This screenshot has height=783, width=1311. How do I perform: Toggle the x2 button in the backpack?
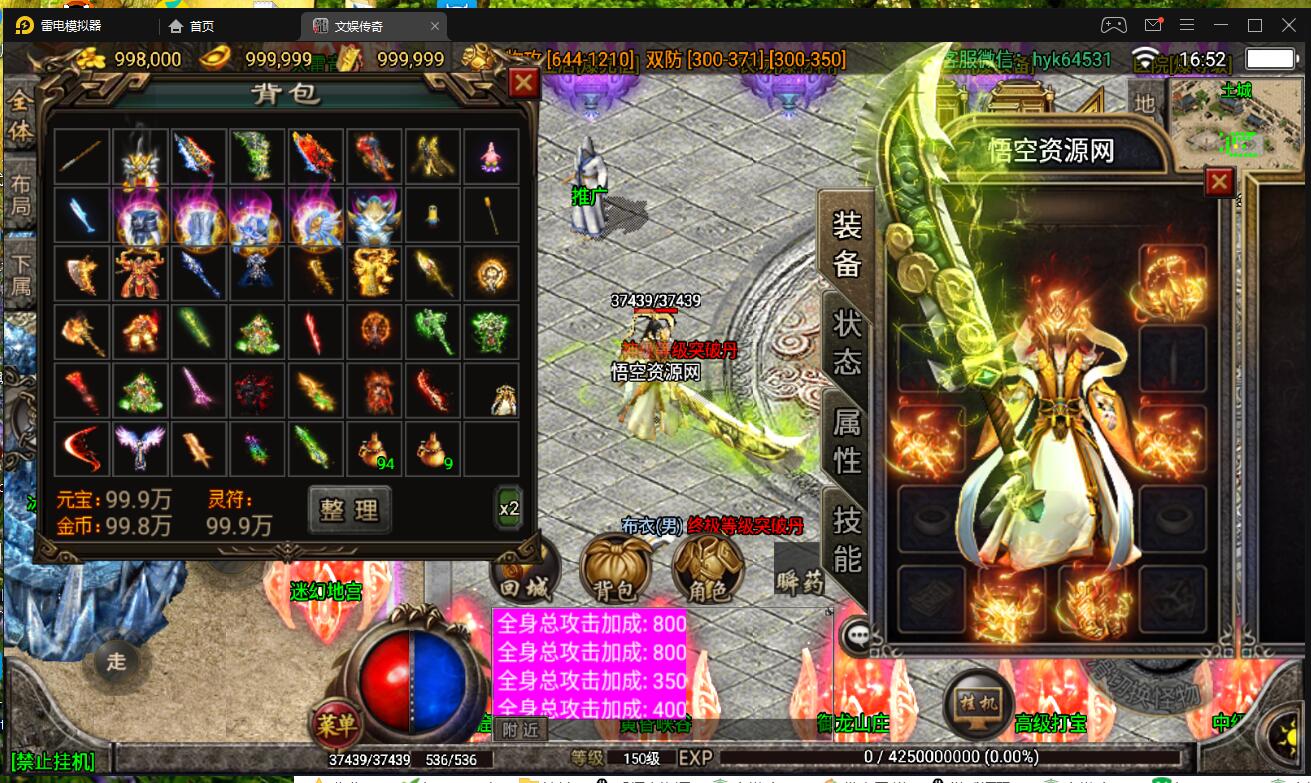click(x=509, y=508)
